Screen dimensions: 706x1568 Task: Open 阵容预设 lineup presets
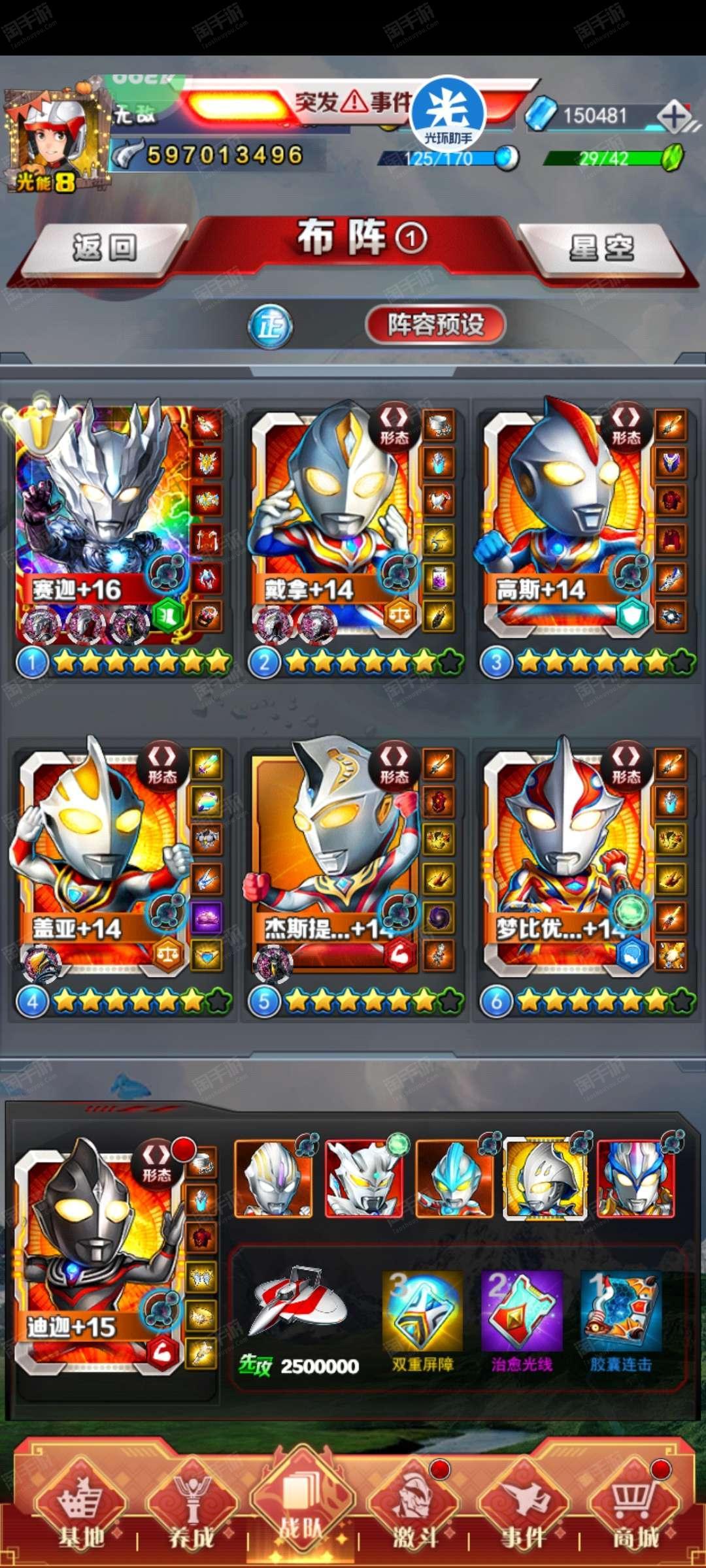pyautogui.click(x=435, y=324)
